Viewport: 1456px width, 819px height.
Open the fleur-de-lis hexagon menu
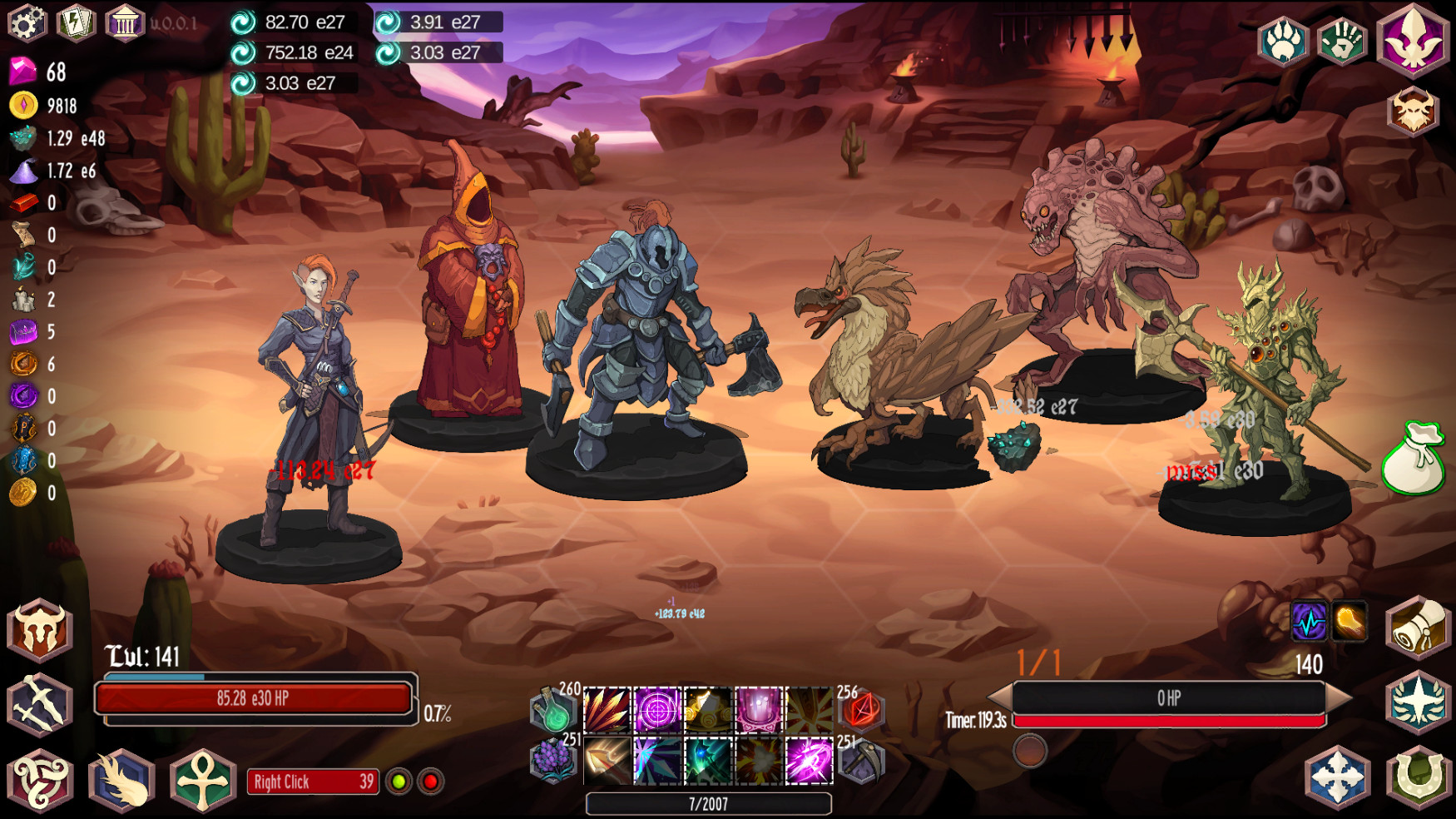1412,41
